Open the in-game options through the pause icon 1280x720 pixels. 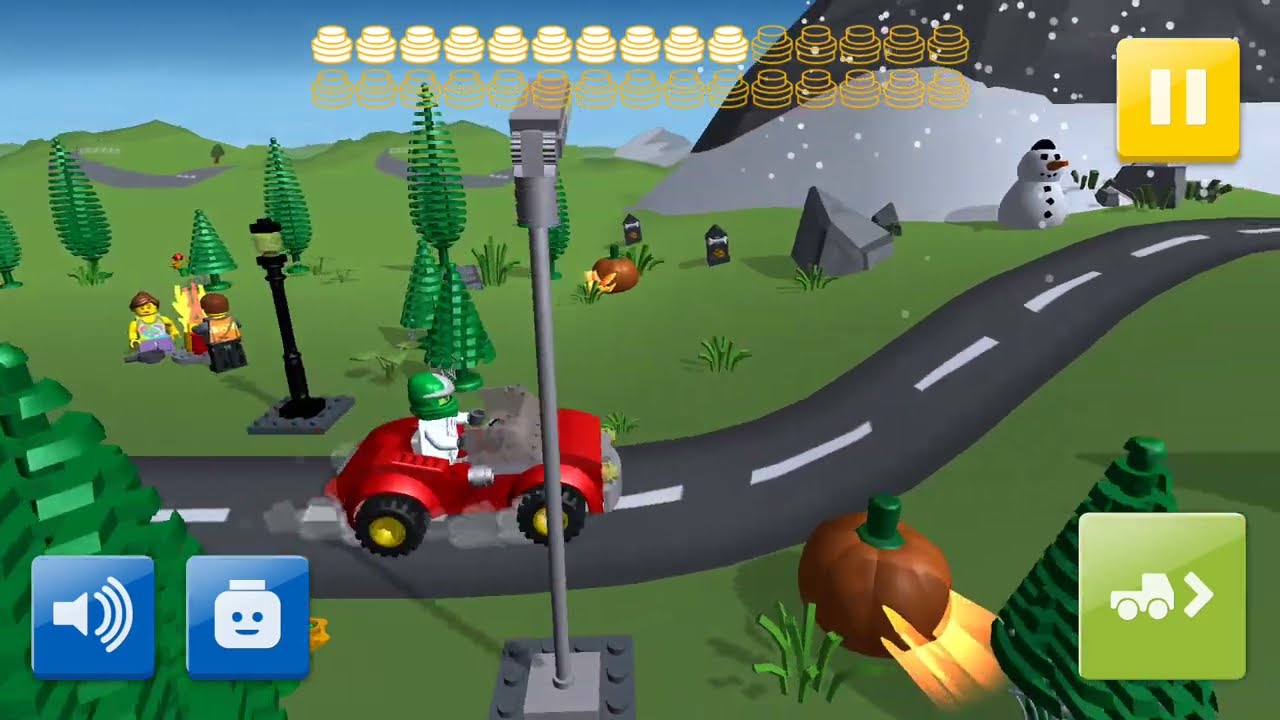tap(1178, 96)
